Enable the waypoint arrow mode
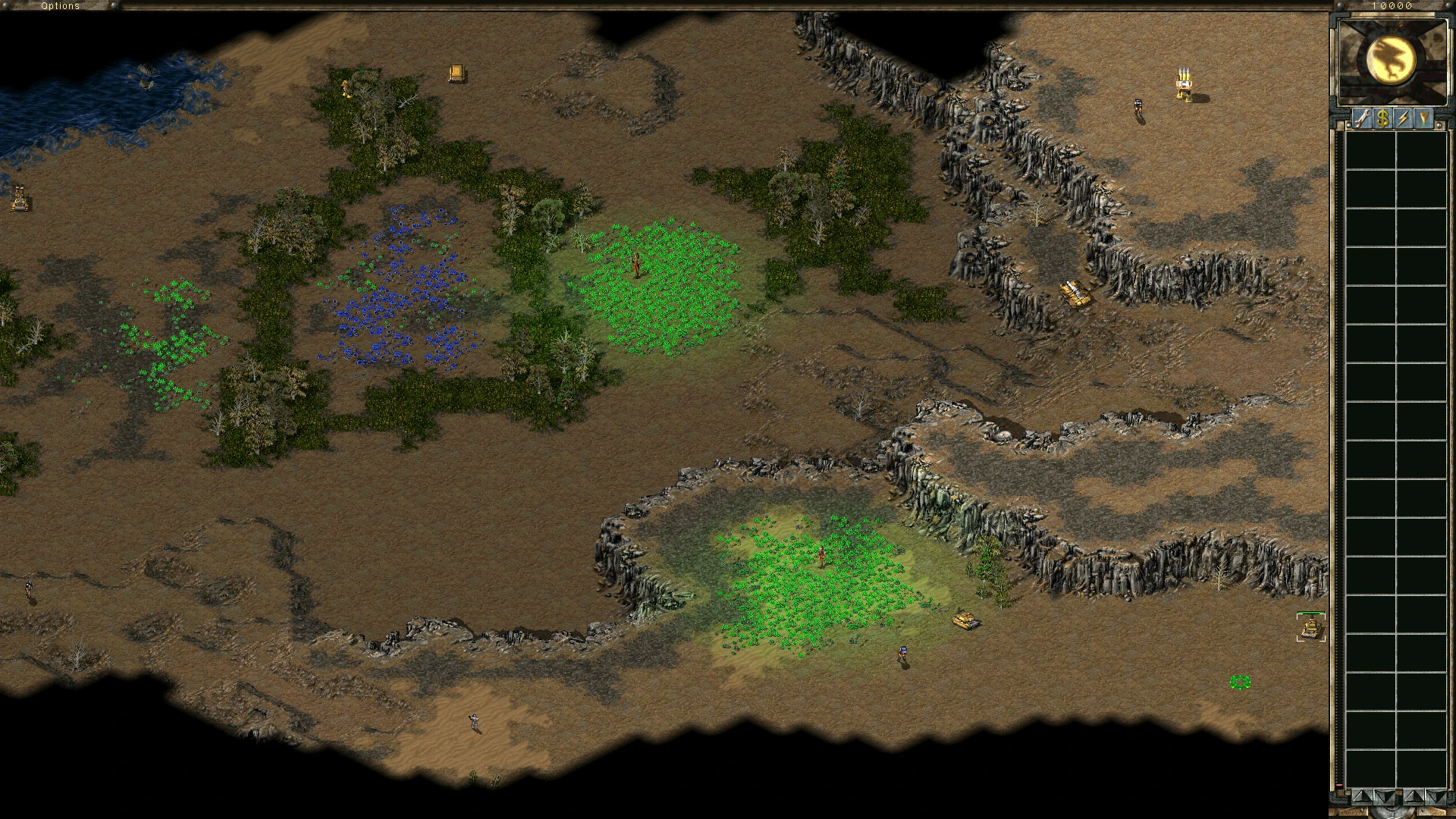 click(x=1423, y=118)
